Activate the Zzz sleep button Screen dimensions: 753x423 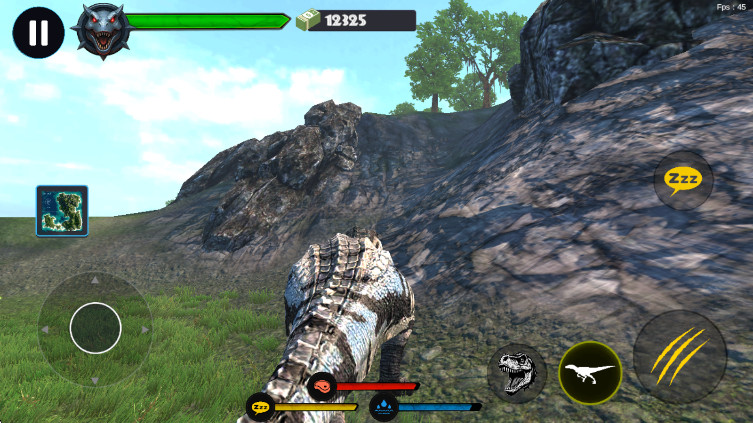(684, 180)
